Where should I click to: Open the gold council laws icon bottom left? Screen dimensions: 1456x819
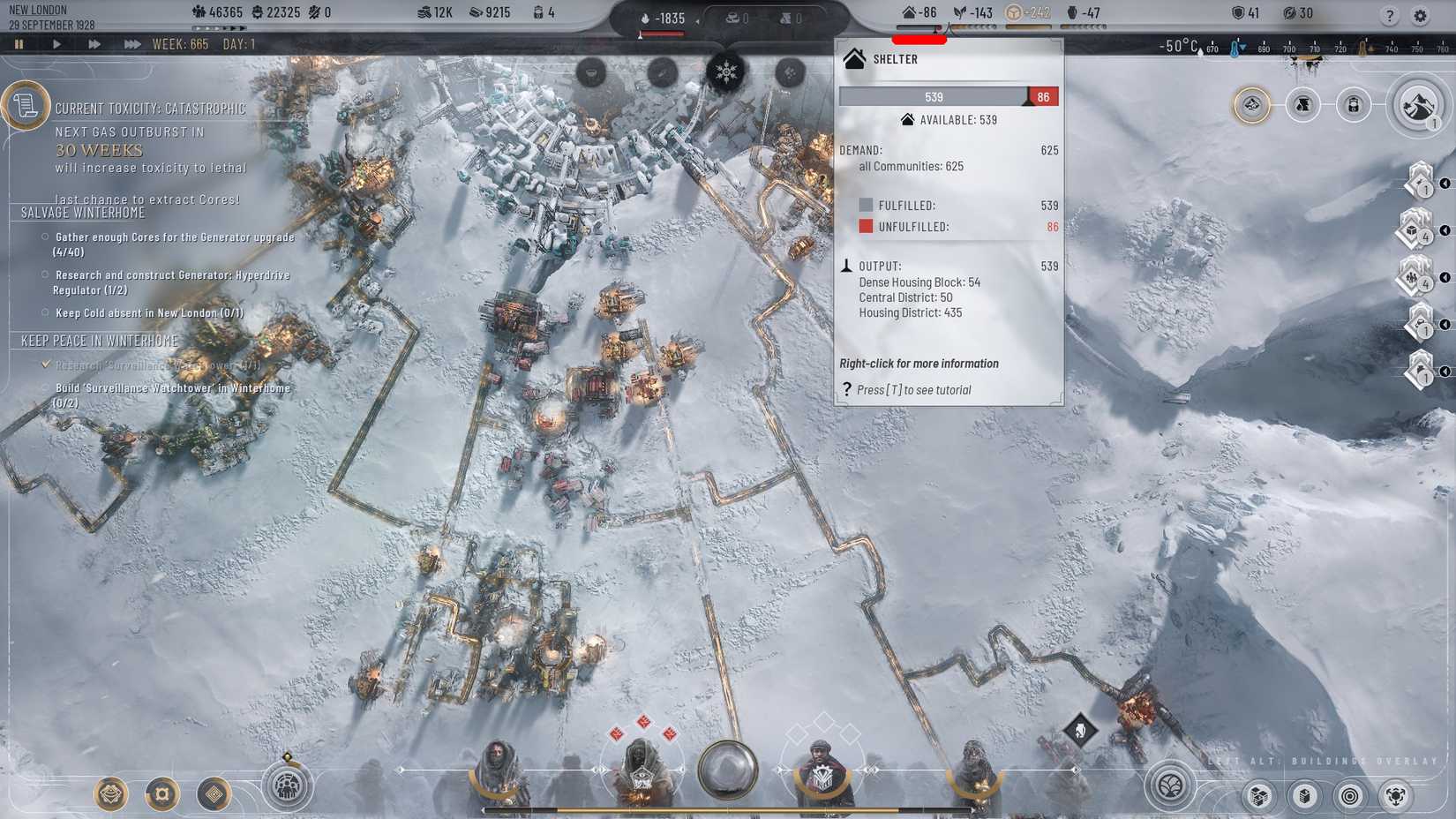[109, 795]
